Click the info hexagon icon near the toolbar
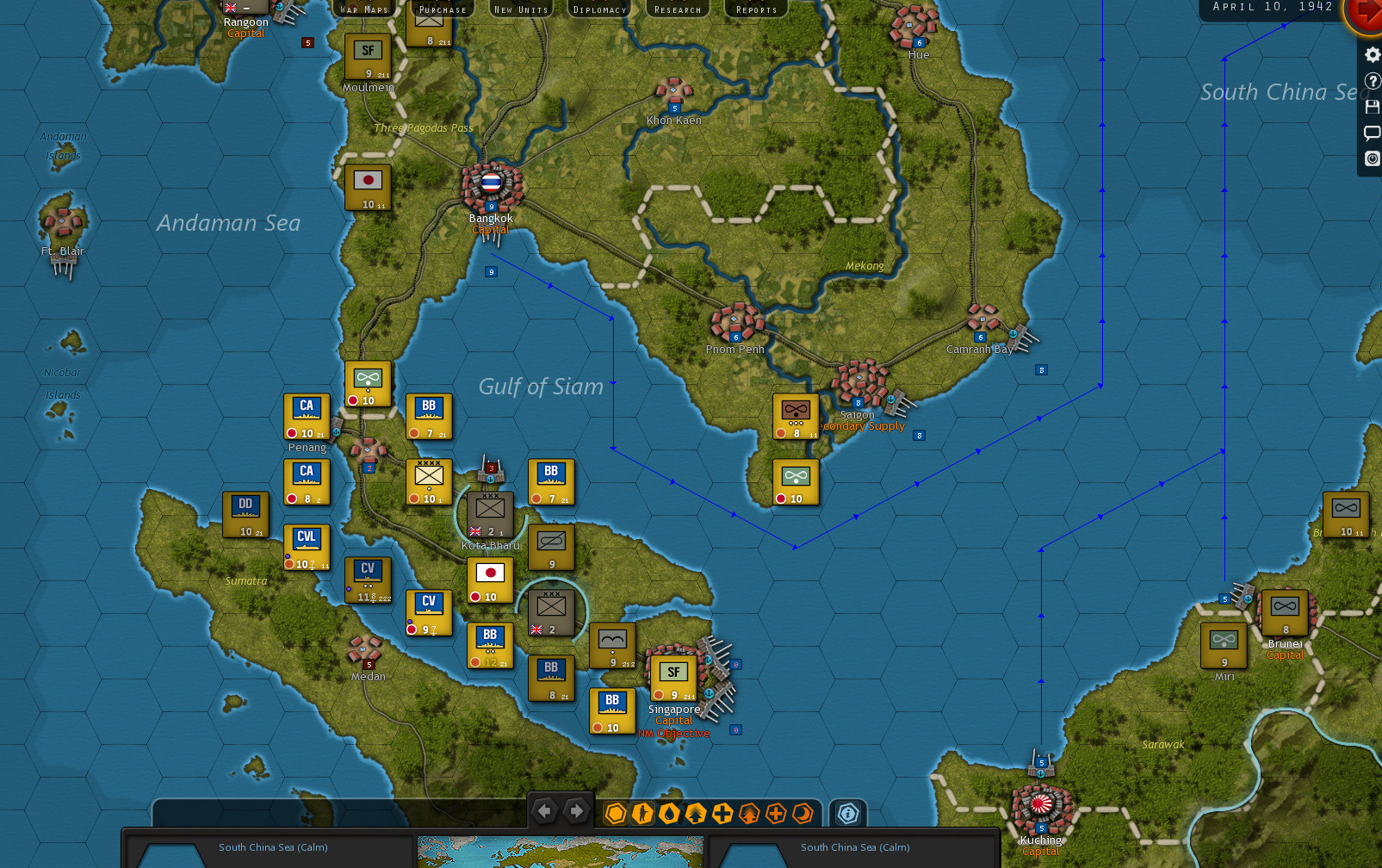 tap(849, 812)
